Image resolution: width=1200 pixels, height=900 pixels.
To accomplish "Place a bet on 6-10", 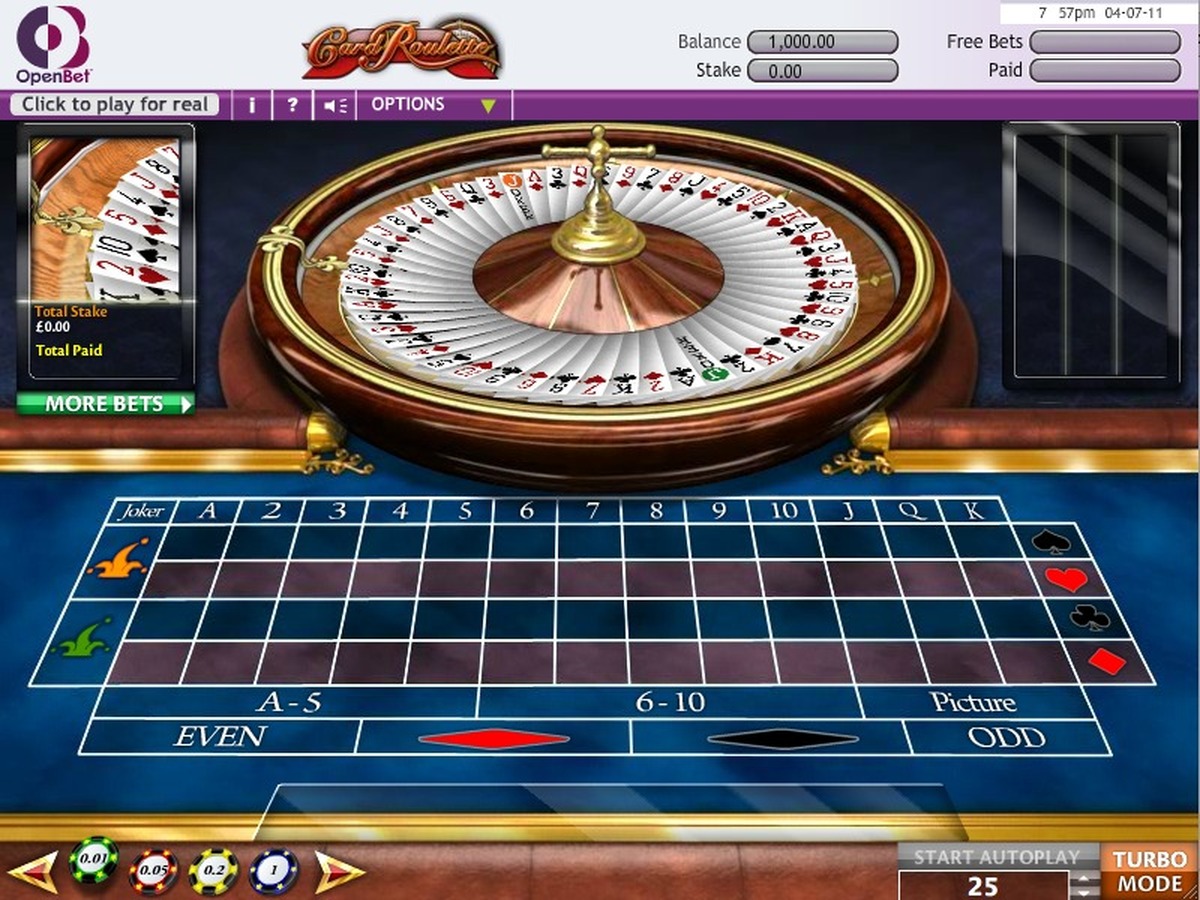I will pyautogui.click(x=672, y=703).
